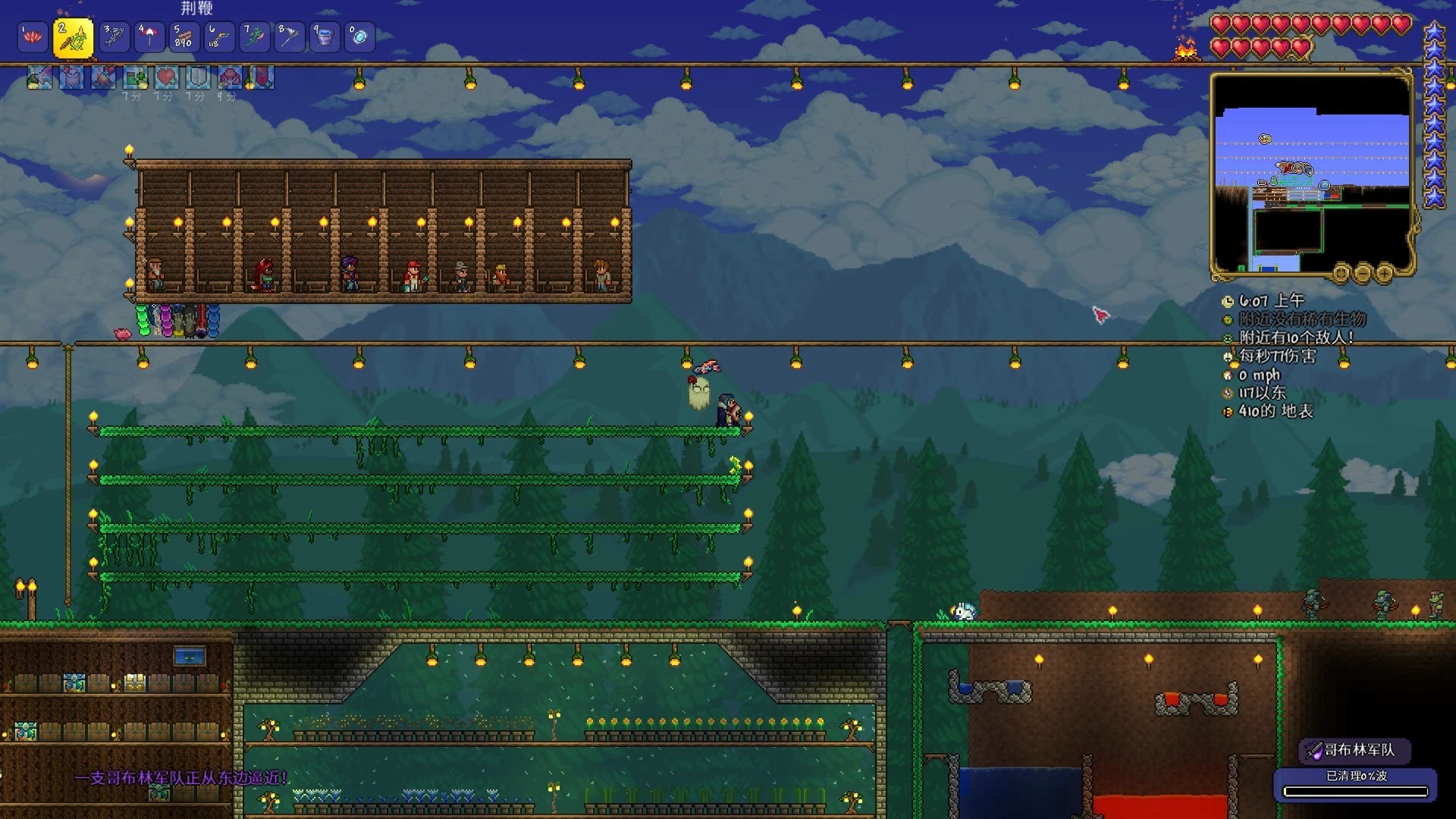Select the water bucket in slot 9
The width and height of the screenshot is (1456, 819).
[x=324, y=36]
